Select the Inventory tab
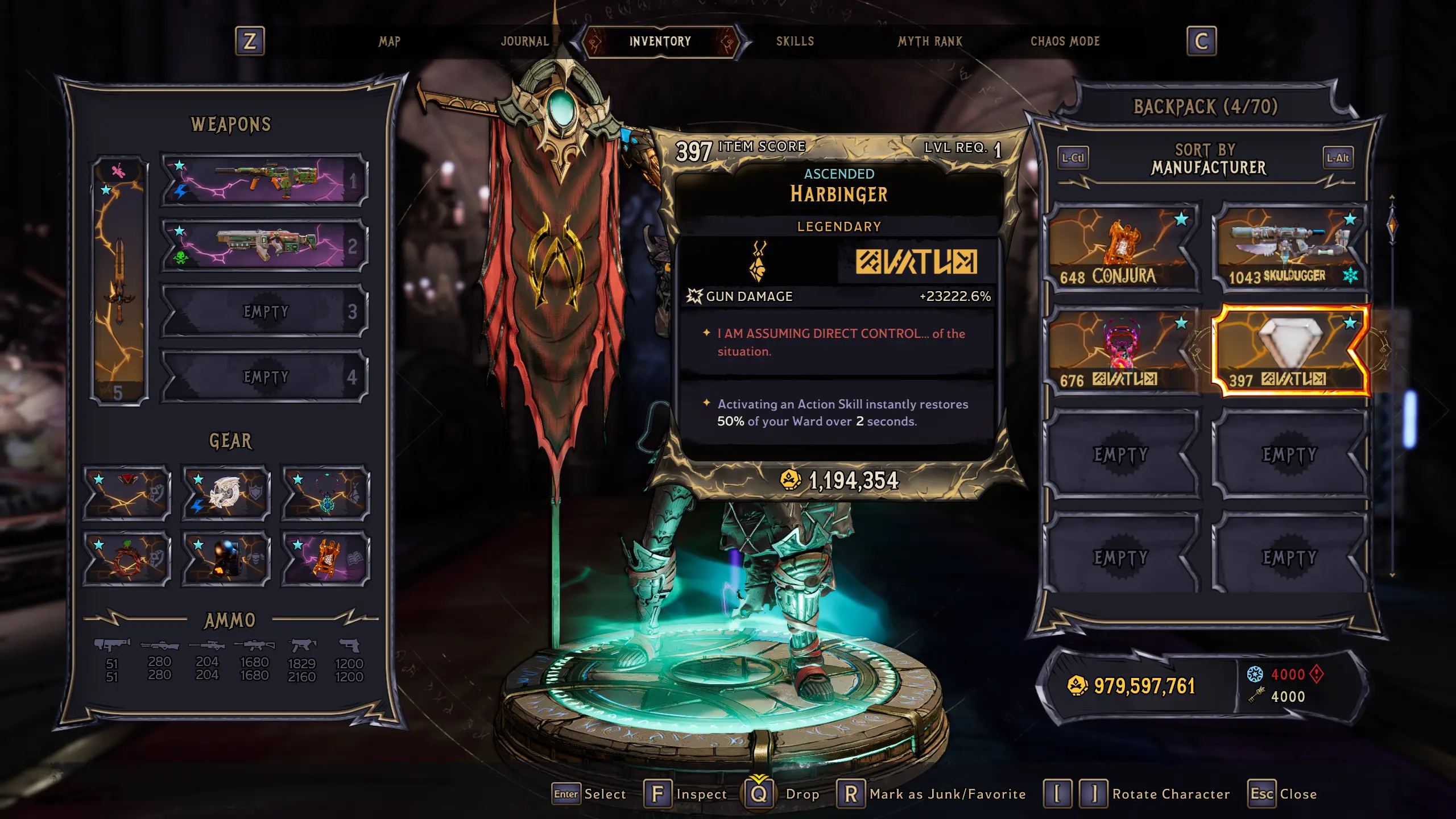 (660, 42)
